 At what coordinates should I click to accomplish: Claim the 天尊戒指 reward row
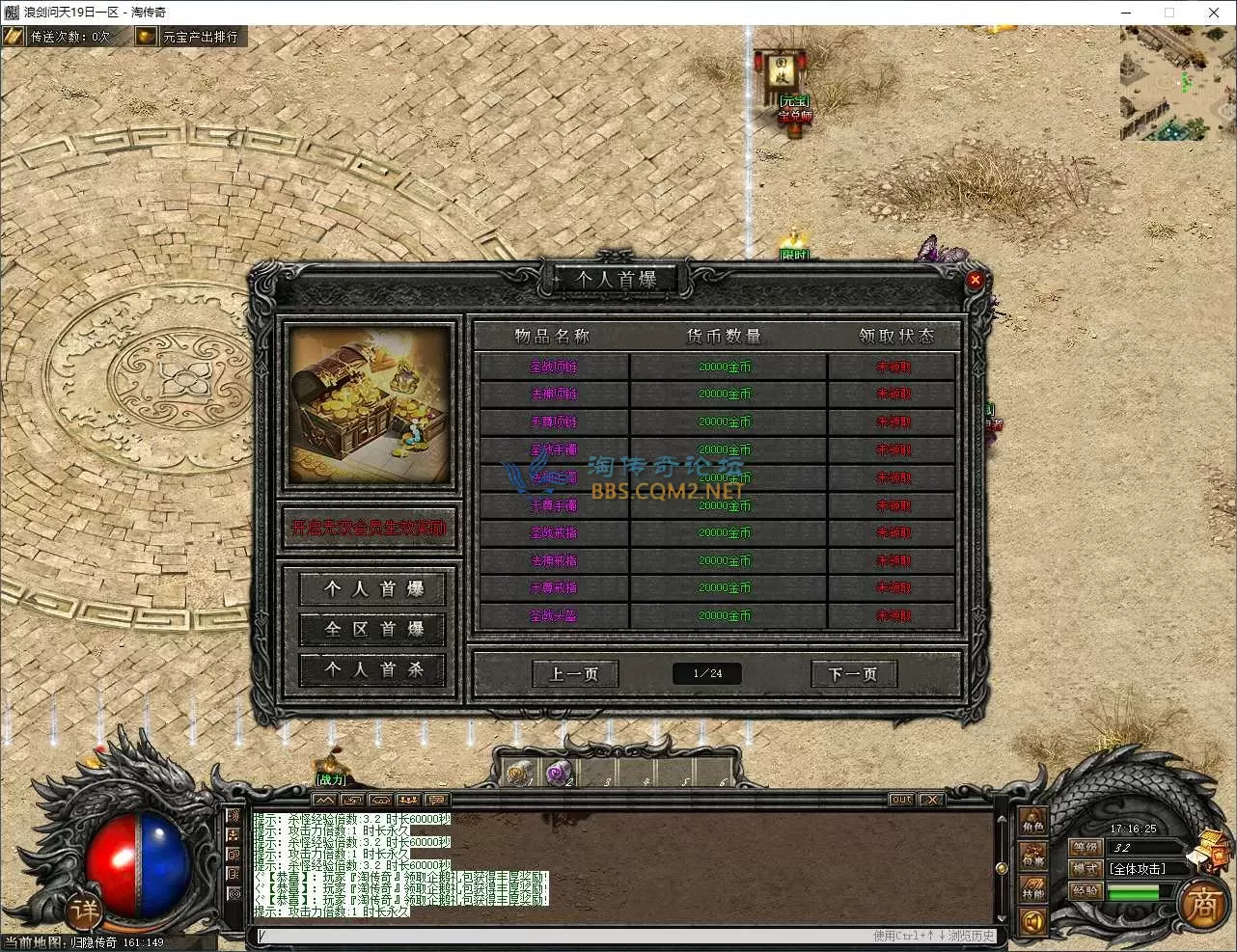coord(893,587)
